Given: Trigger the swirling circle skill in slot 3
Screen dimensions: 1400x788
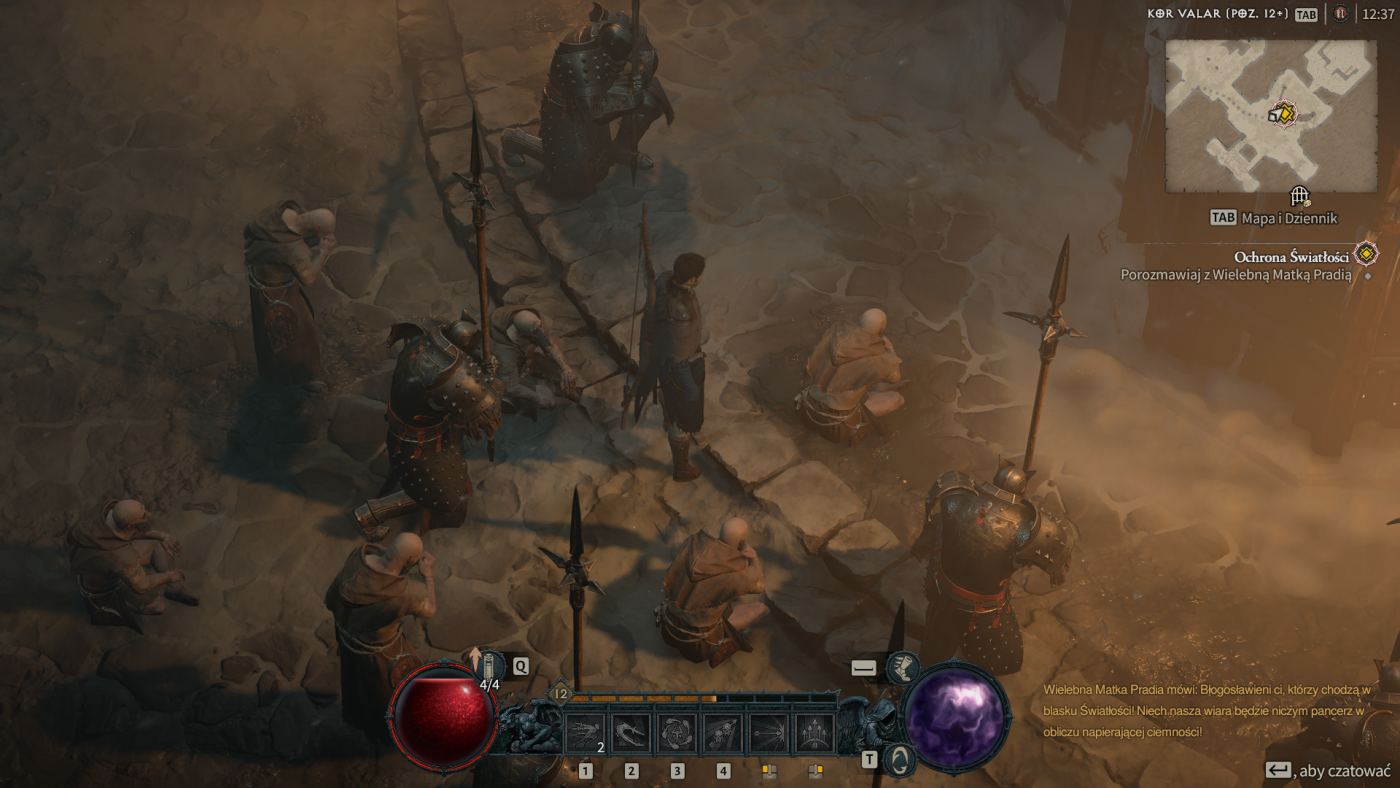Looking at the screenshot, I should coord(677,733).
